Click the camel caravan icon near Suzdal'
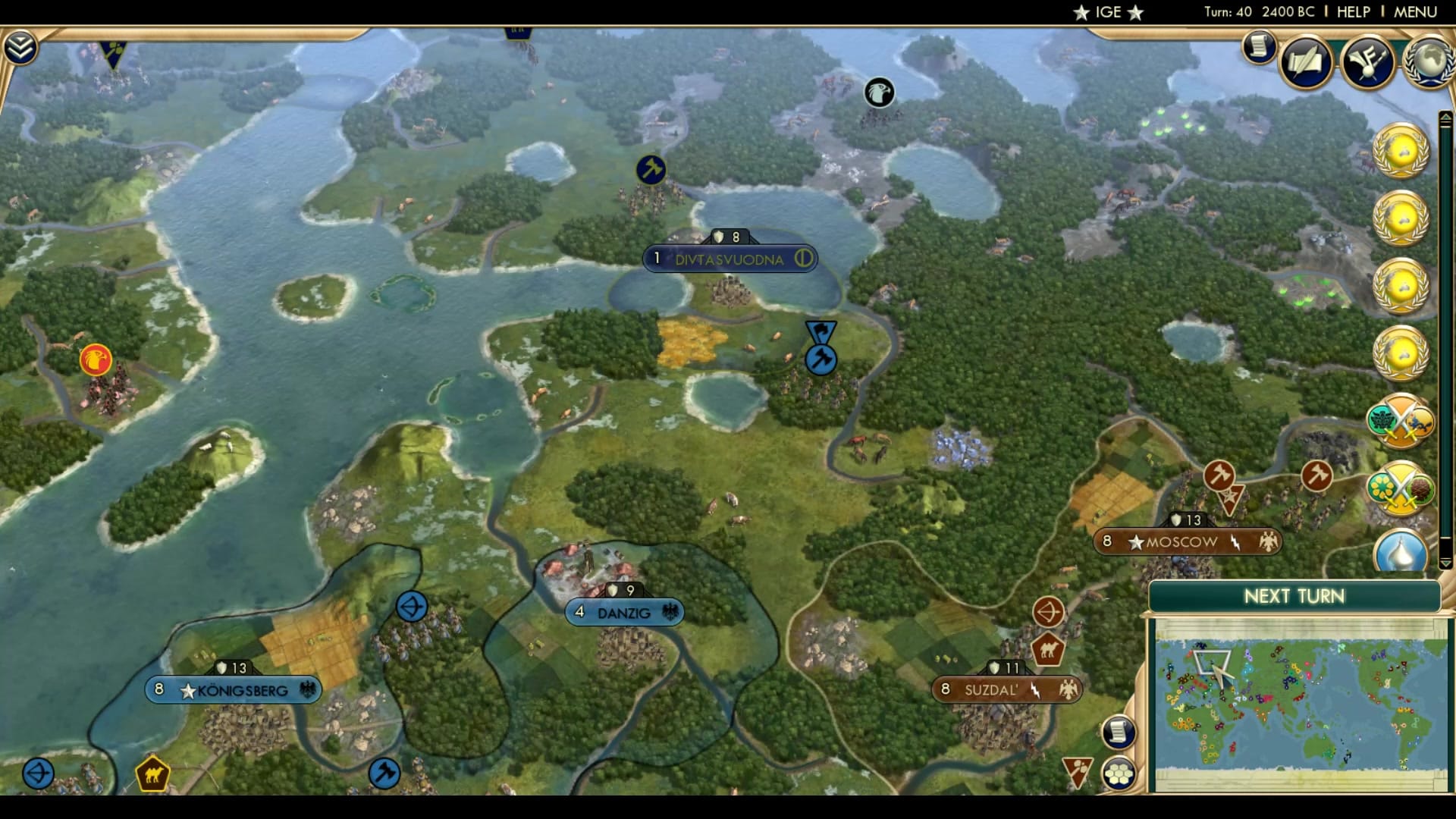1456x819 pixels. (x=1047, y=649)
